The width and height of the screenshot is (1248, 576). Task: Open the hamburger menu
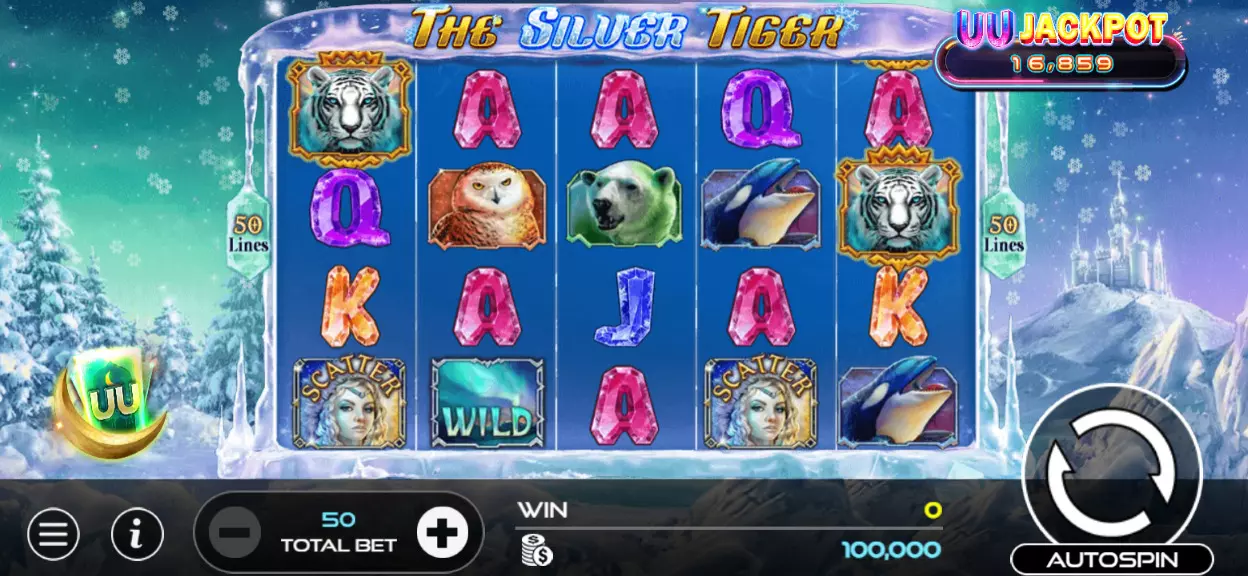pyautogui.click(x=54, y=535)
